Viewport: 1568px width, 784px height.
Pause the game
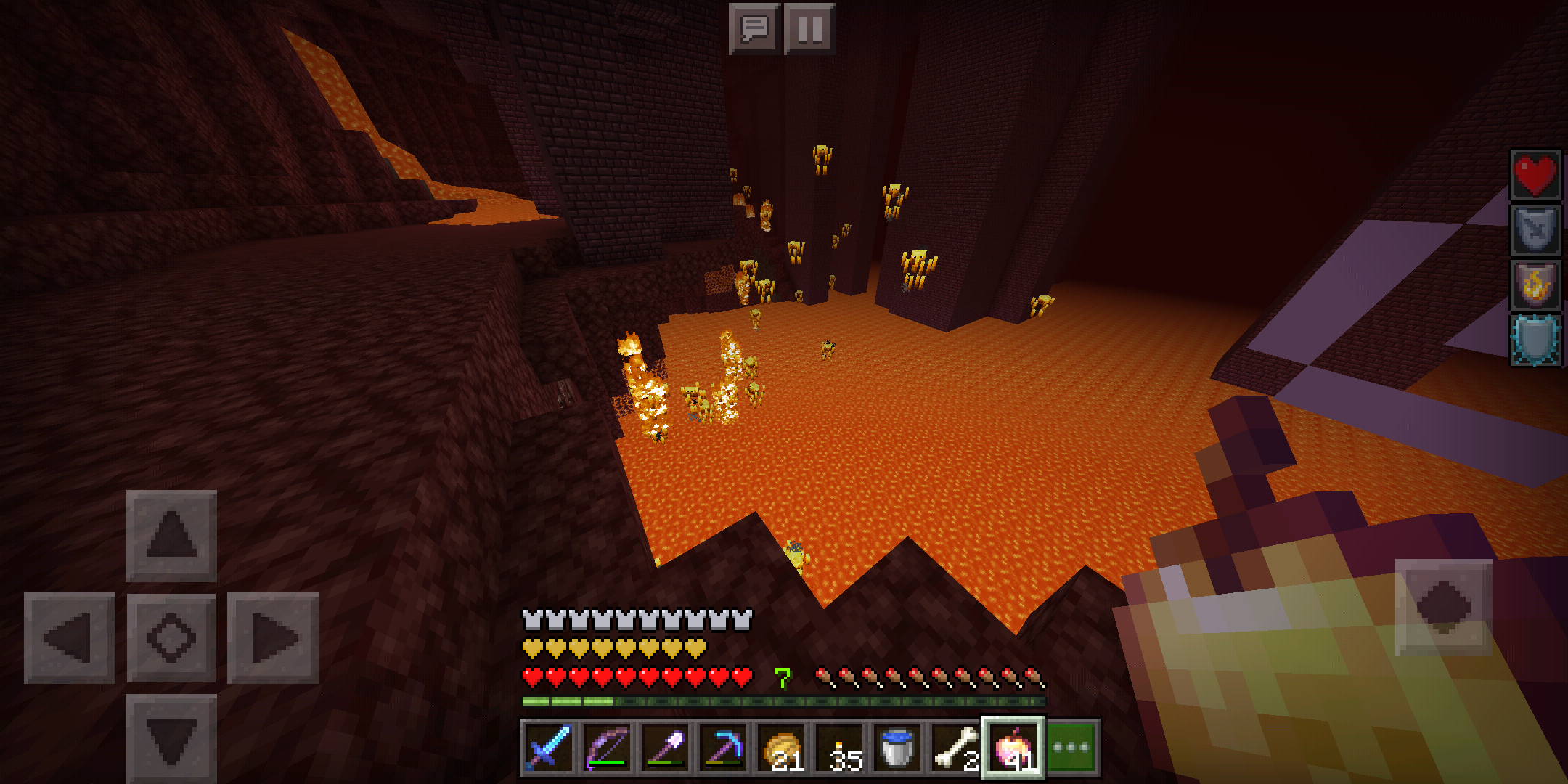click(x=809, y=29)
